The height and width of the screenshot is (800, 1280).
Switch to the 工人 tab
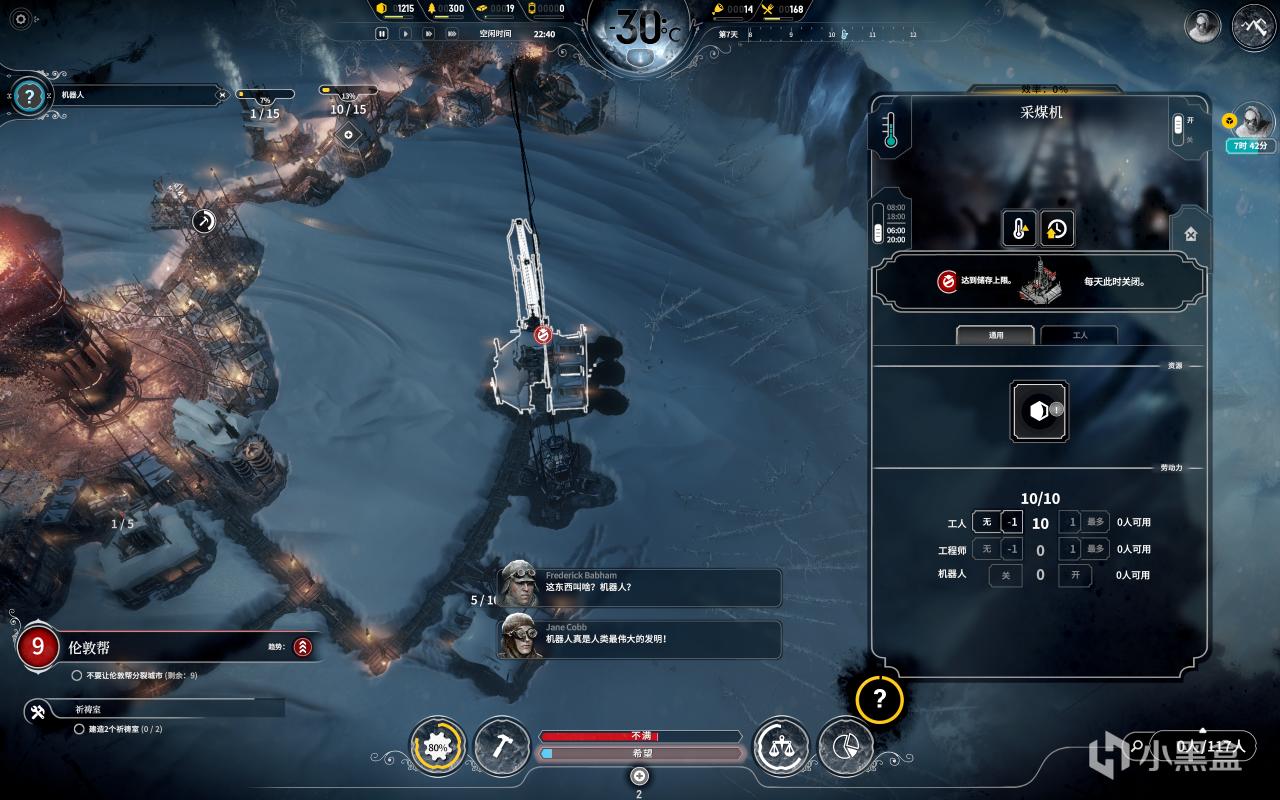click(x=1078, y=335)
